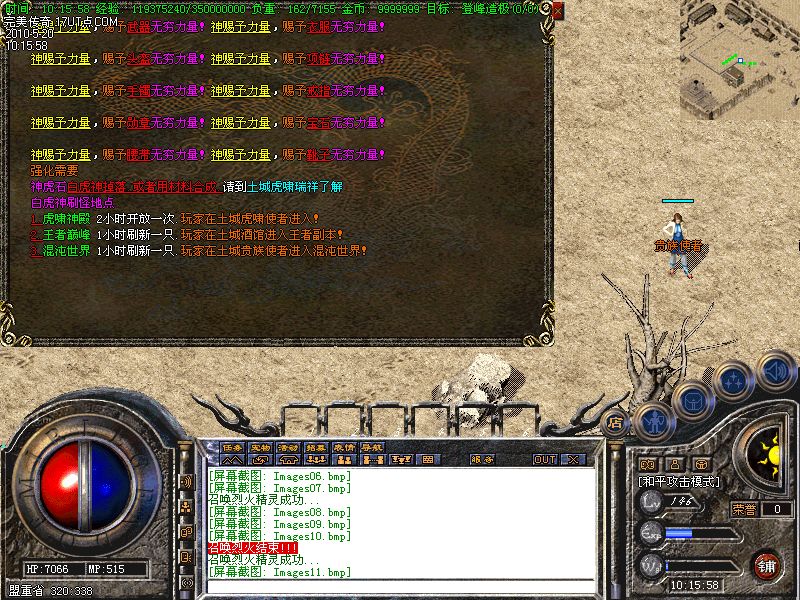
Task: Open the 宠物 pet tab
Action: [261, 447]
